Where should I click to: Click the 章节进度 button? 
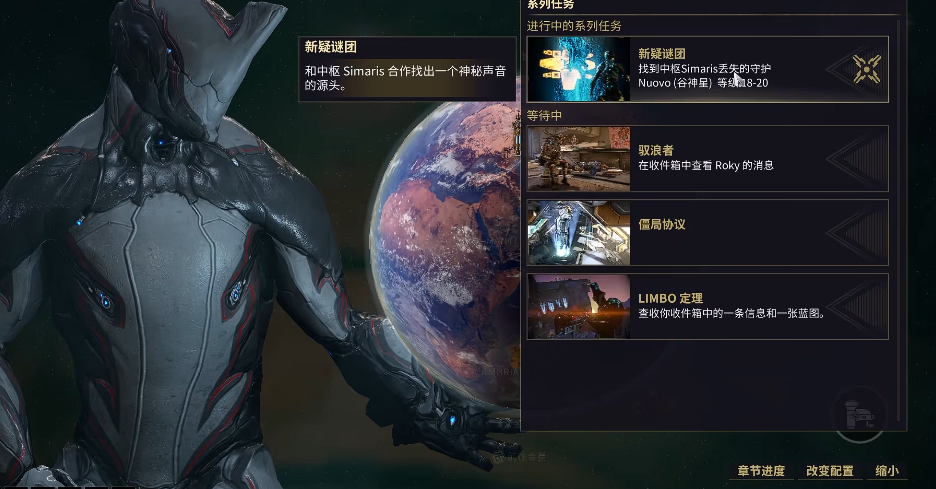[x=761, y=471]
